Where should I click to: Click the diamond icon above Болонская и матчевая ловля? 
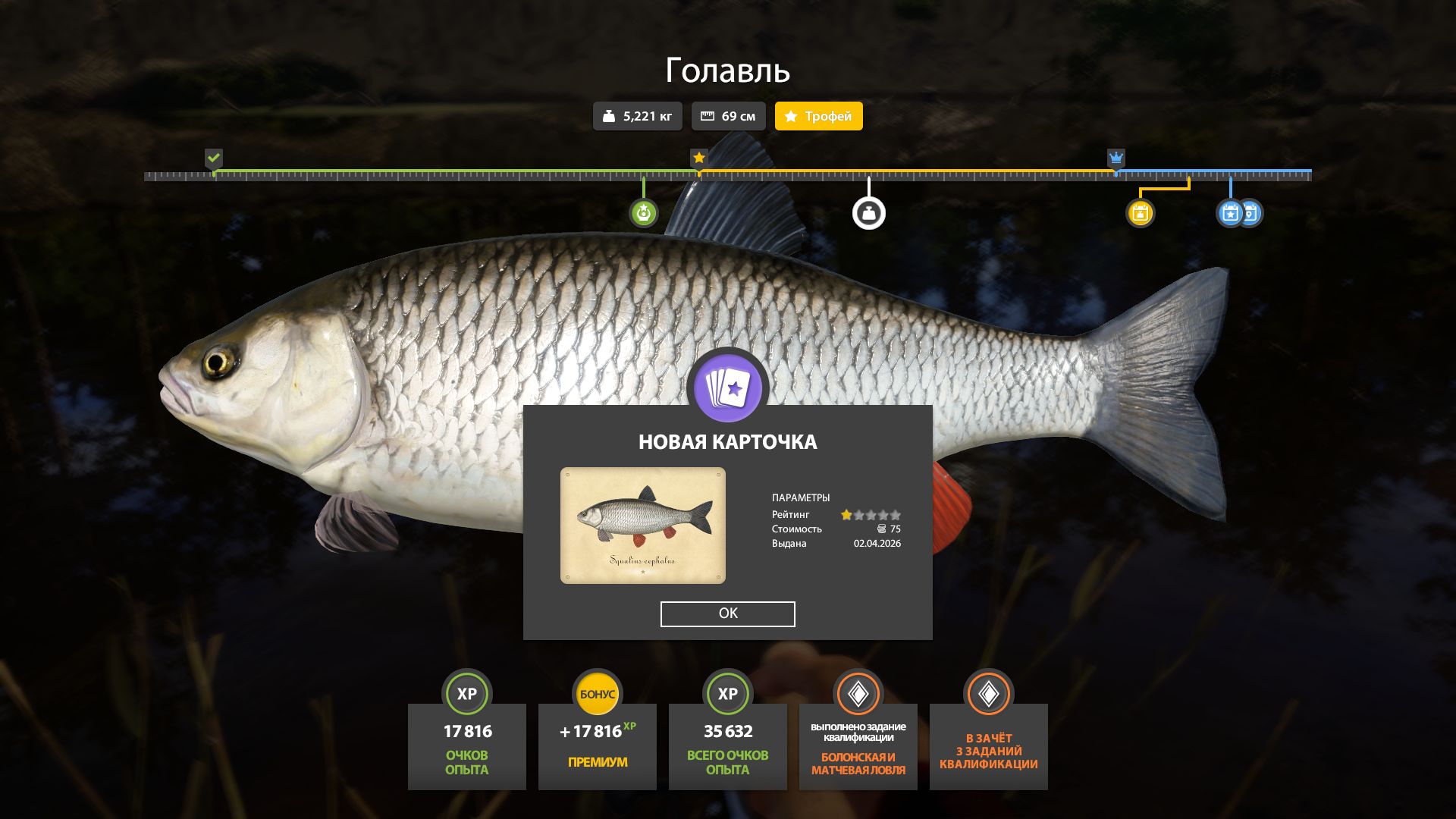point(858,692)
